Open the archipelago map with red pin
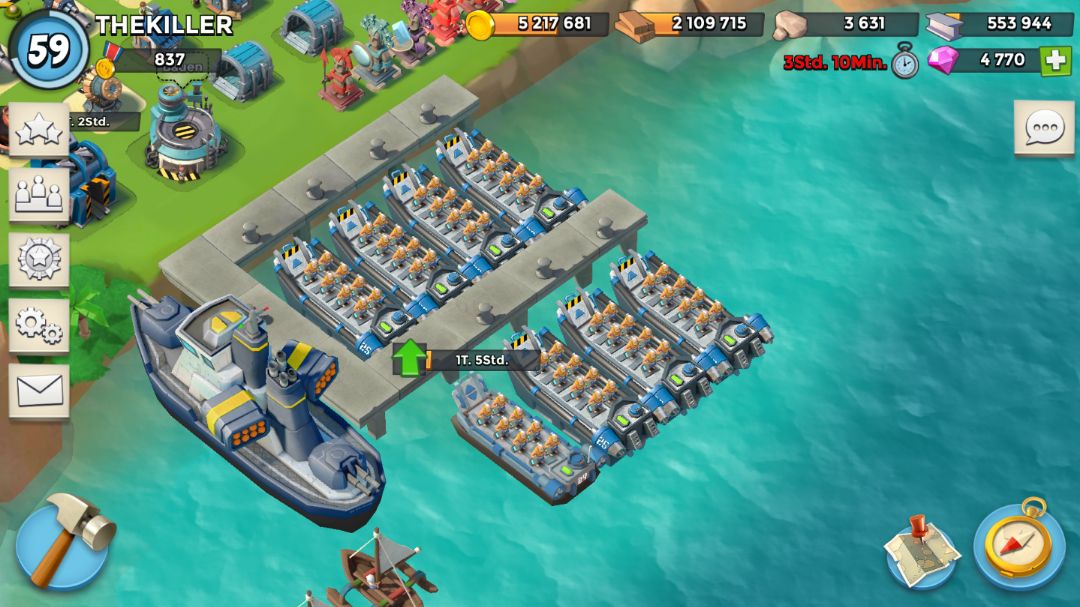Image resolution: width=1080 pixels, height=607 pixels. tap(921, 549)
